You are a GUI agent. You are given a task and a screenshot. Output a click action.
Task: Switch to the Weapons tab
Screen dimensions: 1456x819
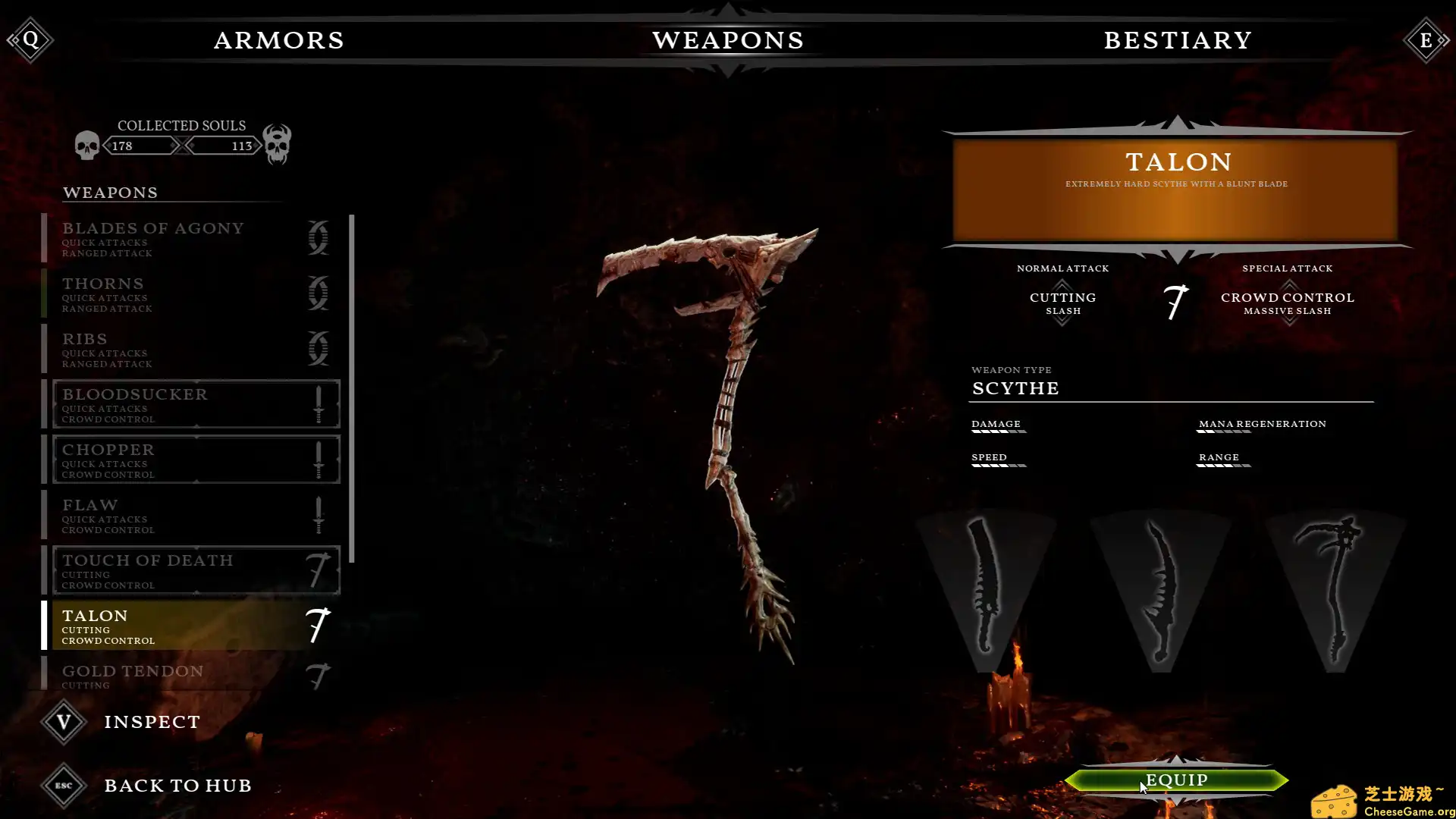(x=729, y=40)
